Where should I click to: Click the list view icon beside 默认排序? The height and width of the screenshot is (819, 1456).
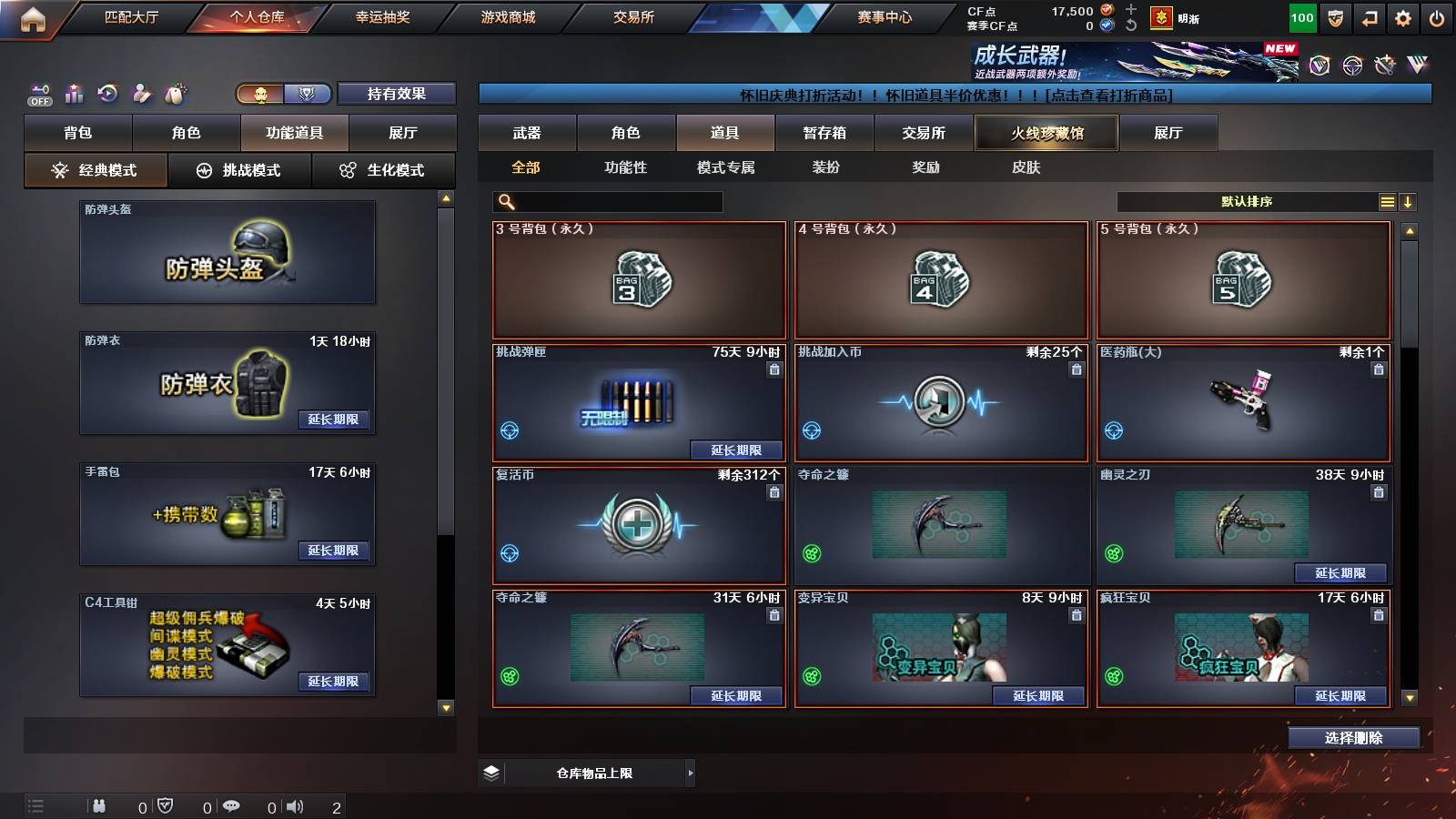[1387, 201]
